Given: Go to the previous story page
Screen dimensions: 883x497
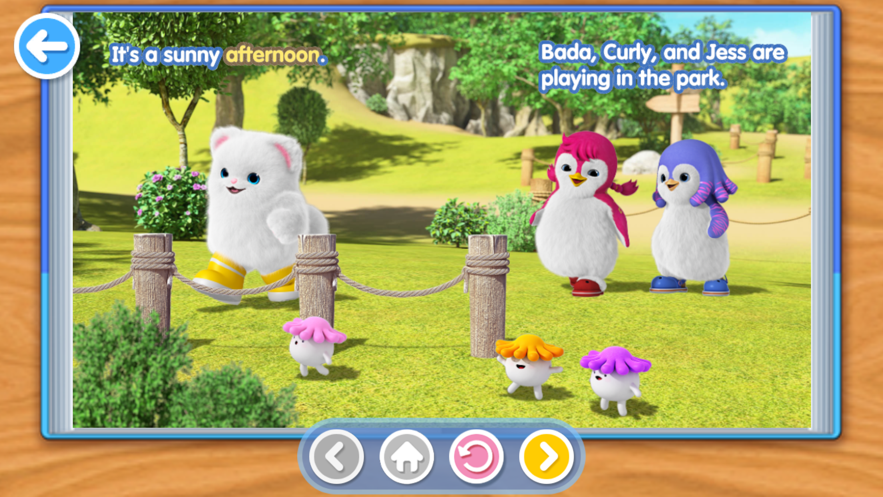Looking at the screenshot, I should (336, 457).
